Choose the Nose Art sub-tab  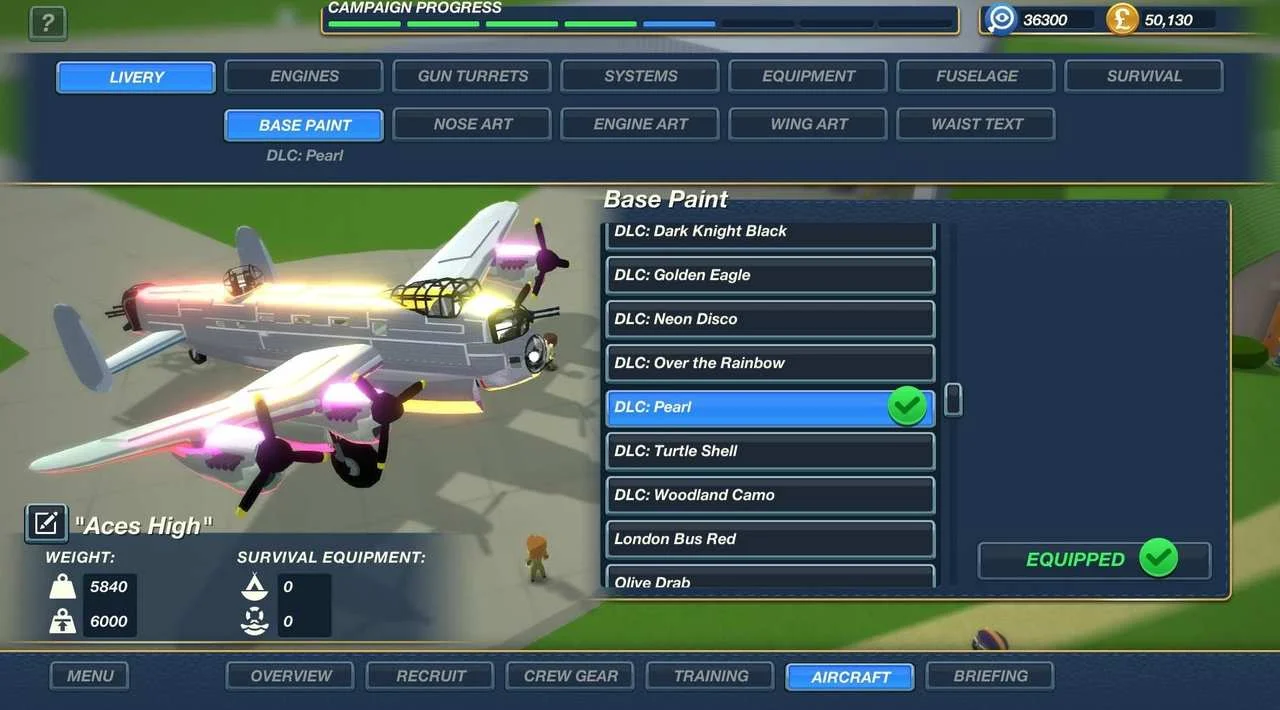coord(472,124)
